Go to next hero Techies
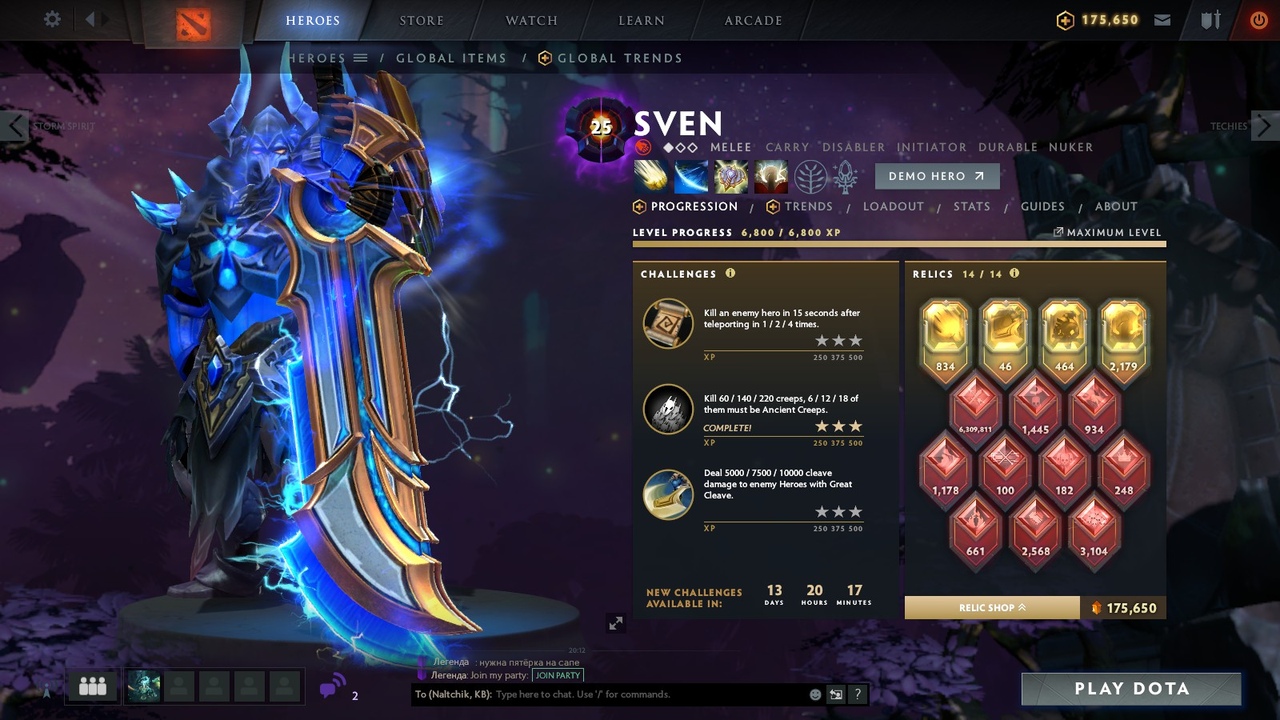 click(x=1264, y=126)
